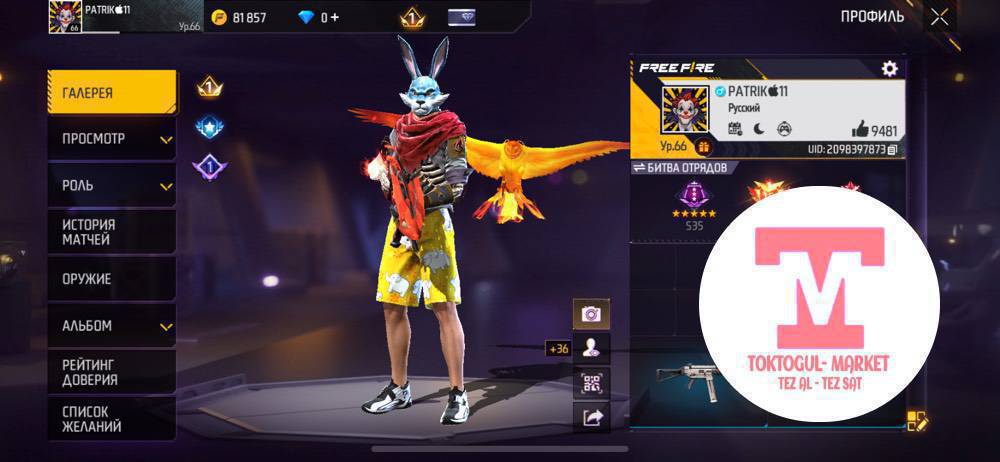
Task: Open ИСТОРИЯ МАТЧЕЙ match history
Action: click(x=110, y=232)
